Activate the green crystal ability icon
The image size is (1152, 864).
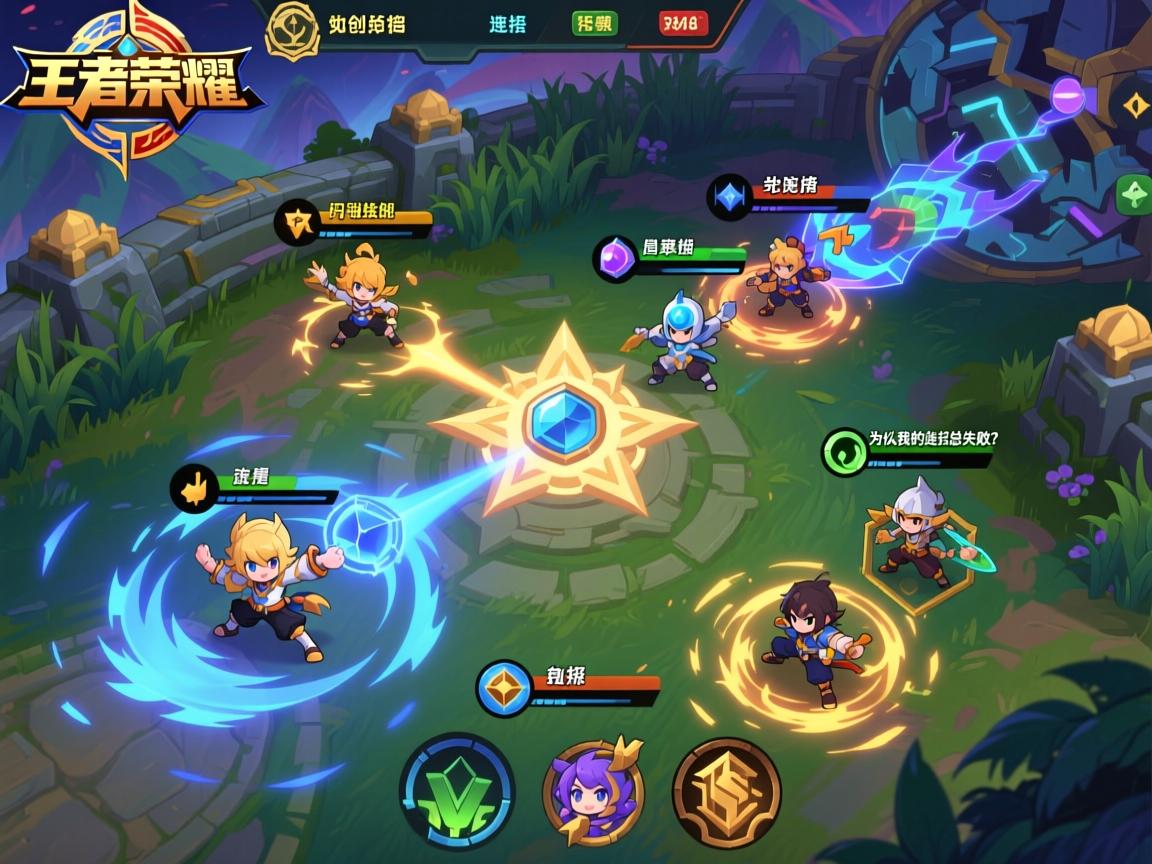coord(457,791)
